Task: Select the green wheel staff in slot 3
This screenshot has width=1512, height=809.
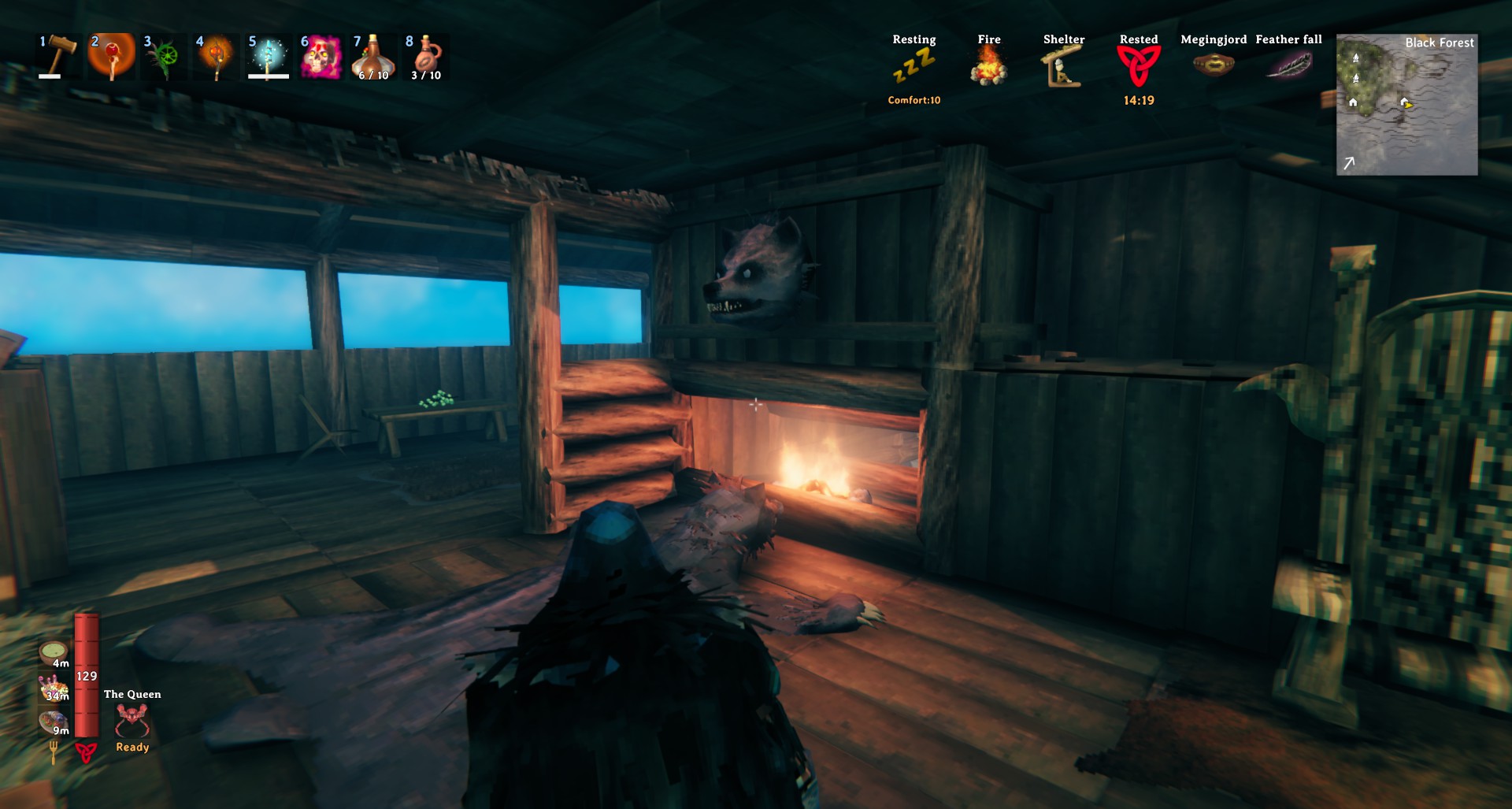Action: coord(164,57)
